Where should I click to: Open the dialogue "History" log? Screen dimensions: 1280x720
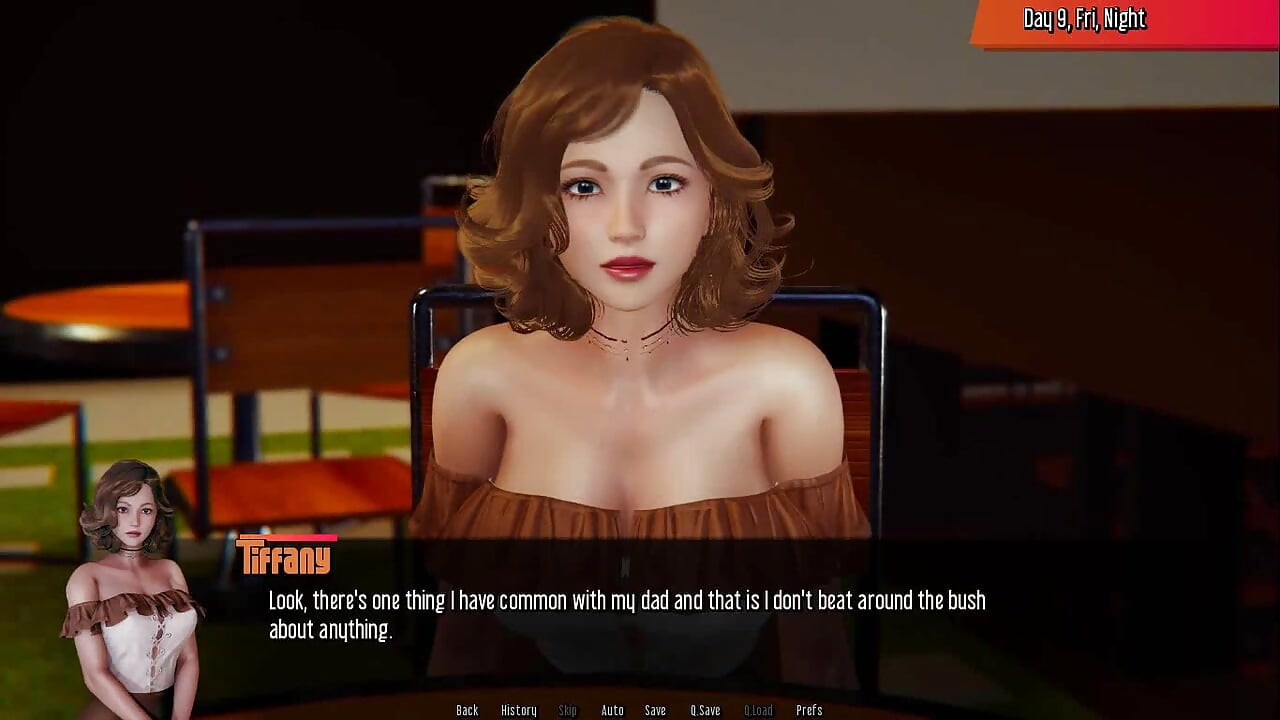click(x=519, y=710)
